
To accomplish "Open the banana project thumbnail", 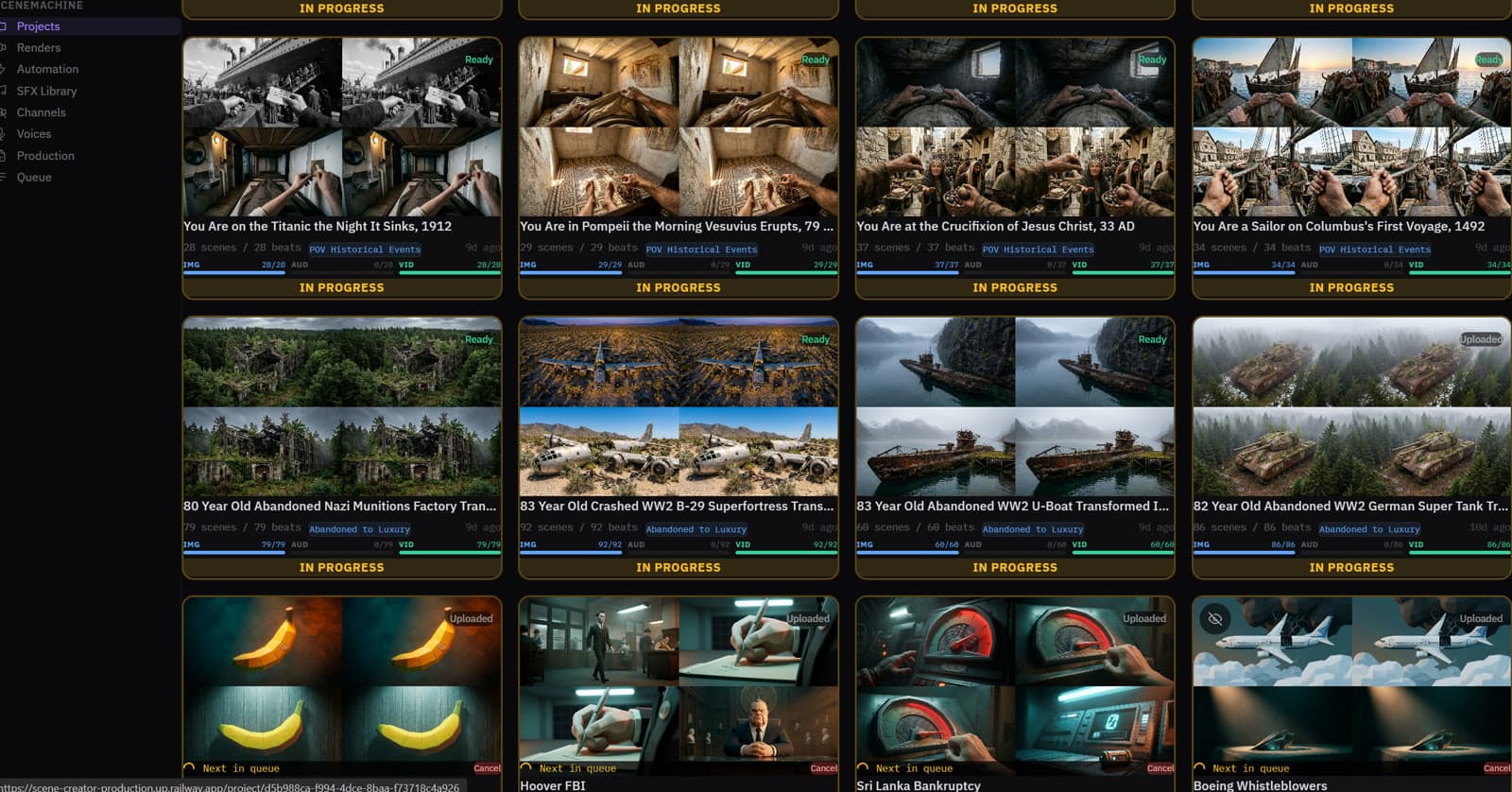I will pyautogui.click(x=342, y=680).
